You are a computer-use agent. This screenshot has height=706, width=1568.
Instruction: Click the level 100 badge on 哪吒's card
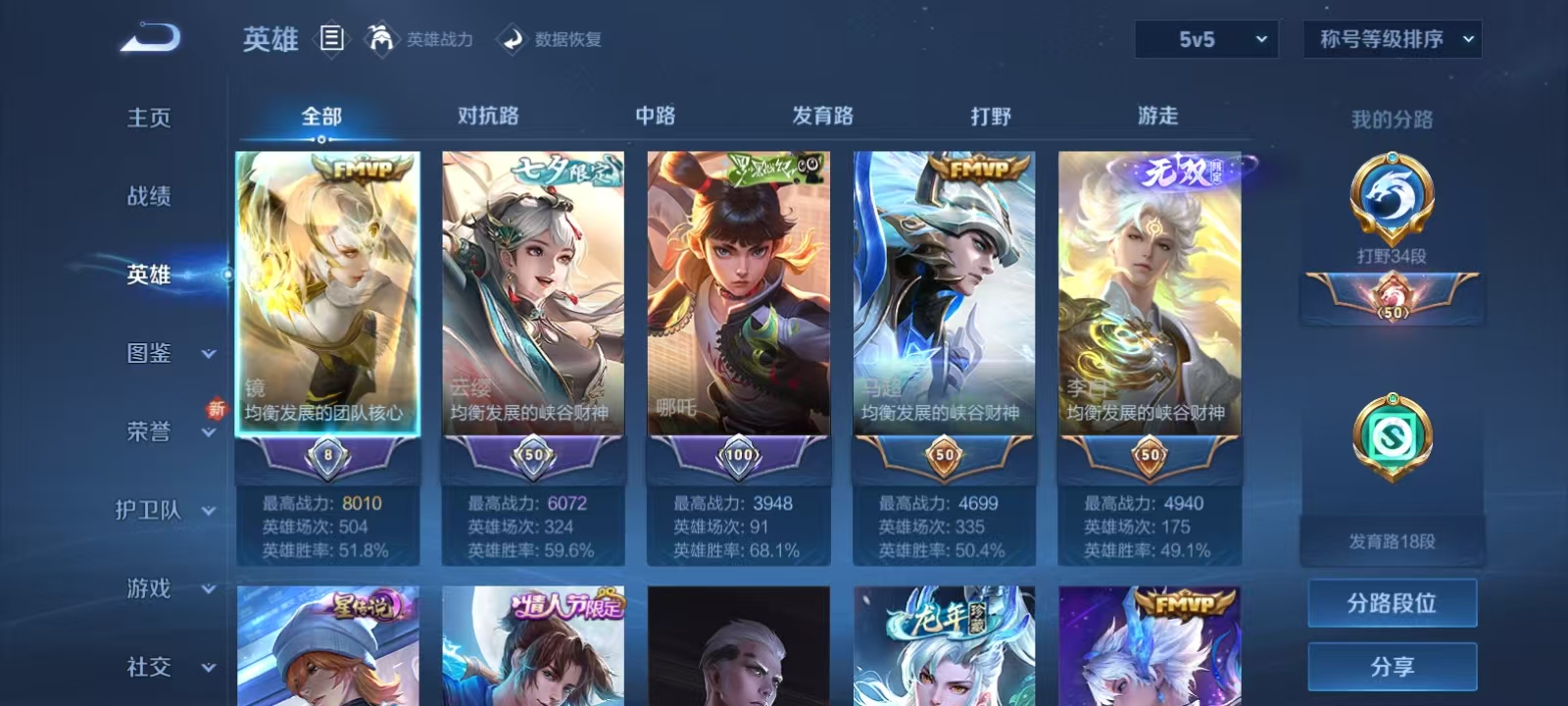pos(740,454)
